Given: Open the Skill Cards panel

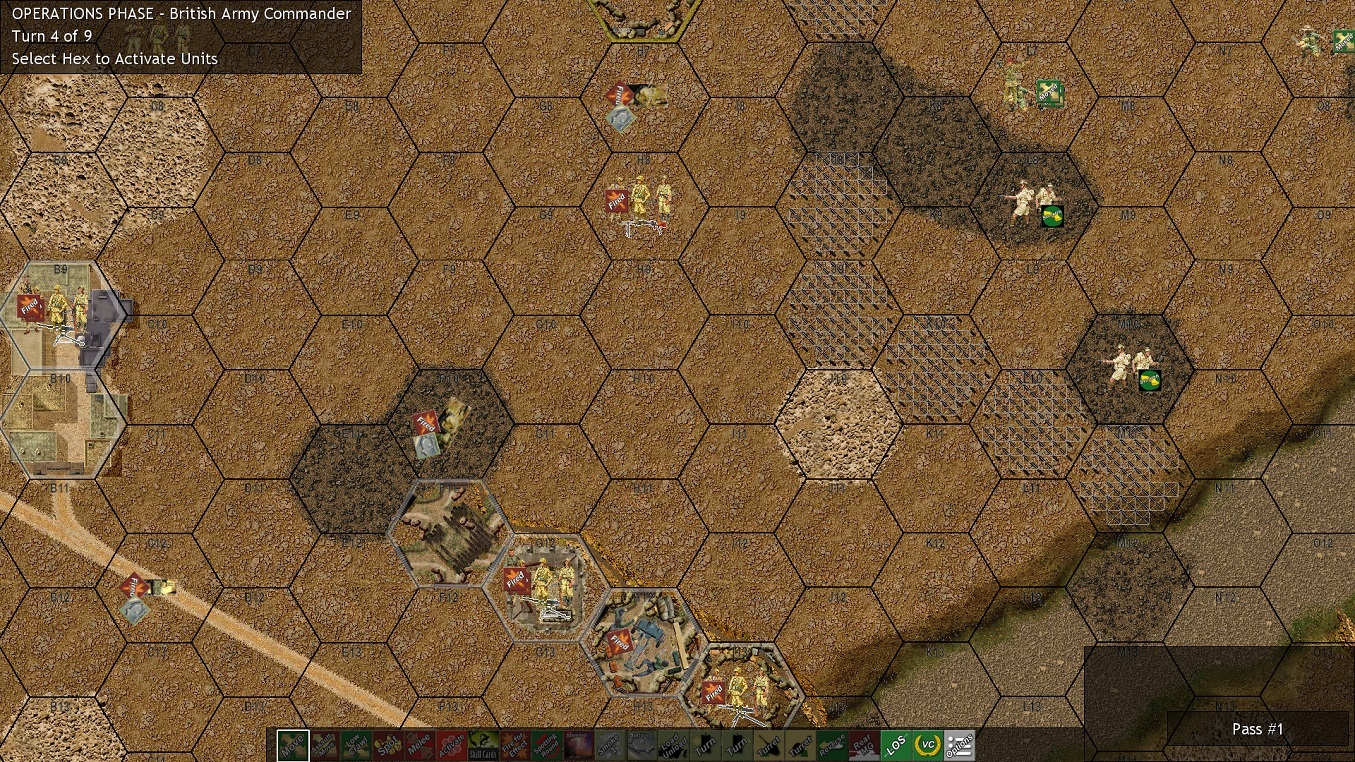Looking at the screenshot, I should [485, 746].
